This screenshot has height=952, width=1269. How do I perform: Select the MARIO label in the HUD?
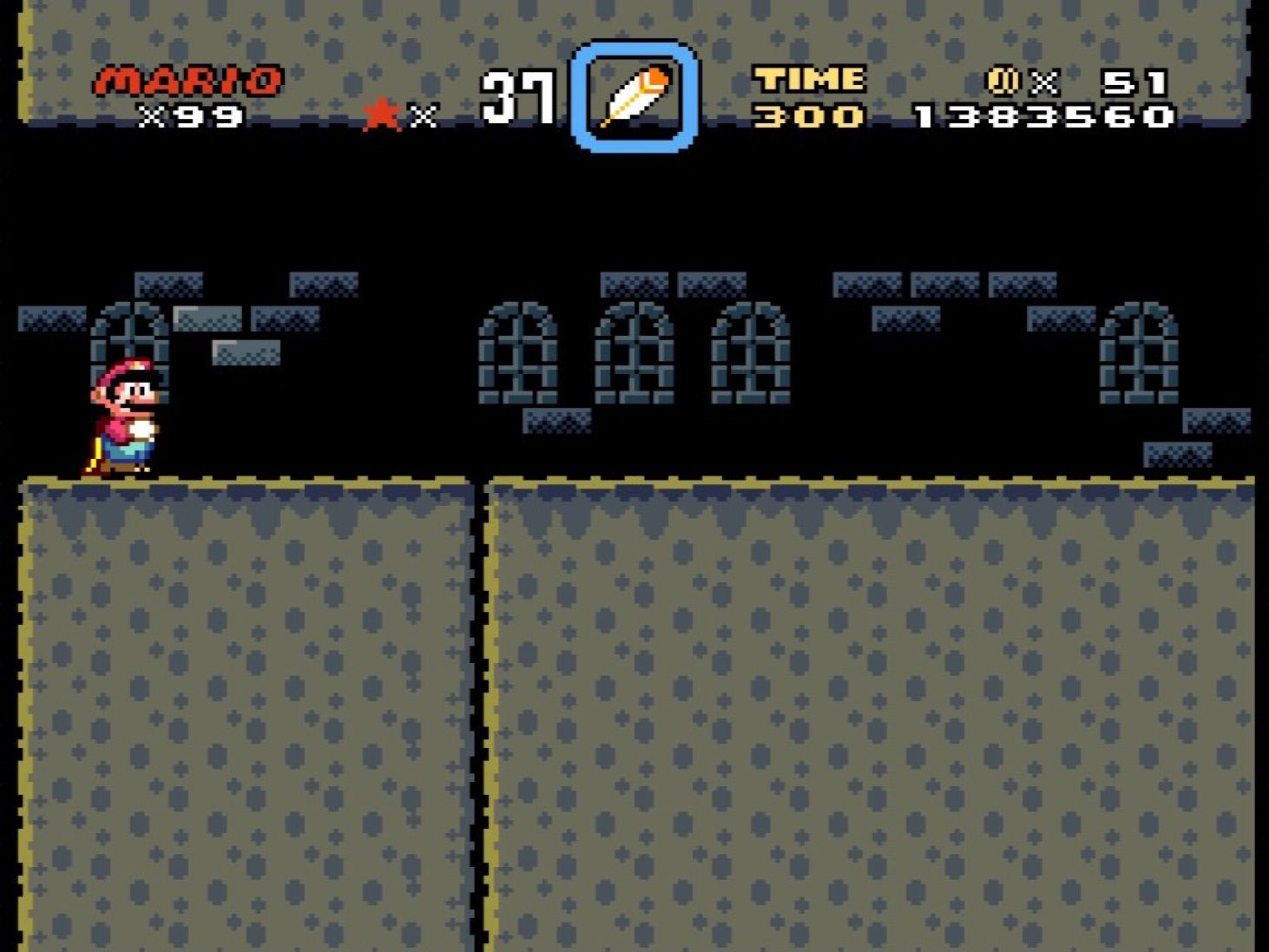click(187, 80)
